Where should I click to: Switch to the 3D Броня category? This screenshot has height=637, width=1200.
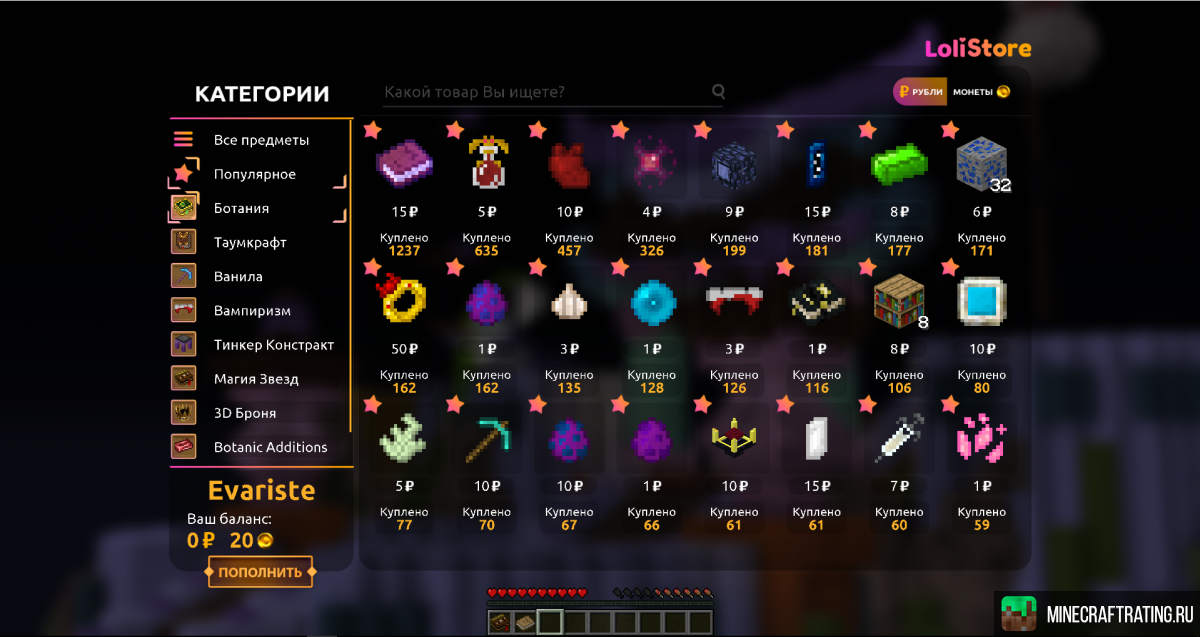pos(244,413)
